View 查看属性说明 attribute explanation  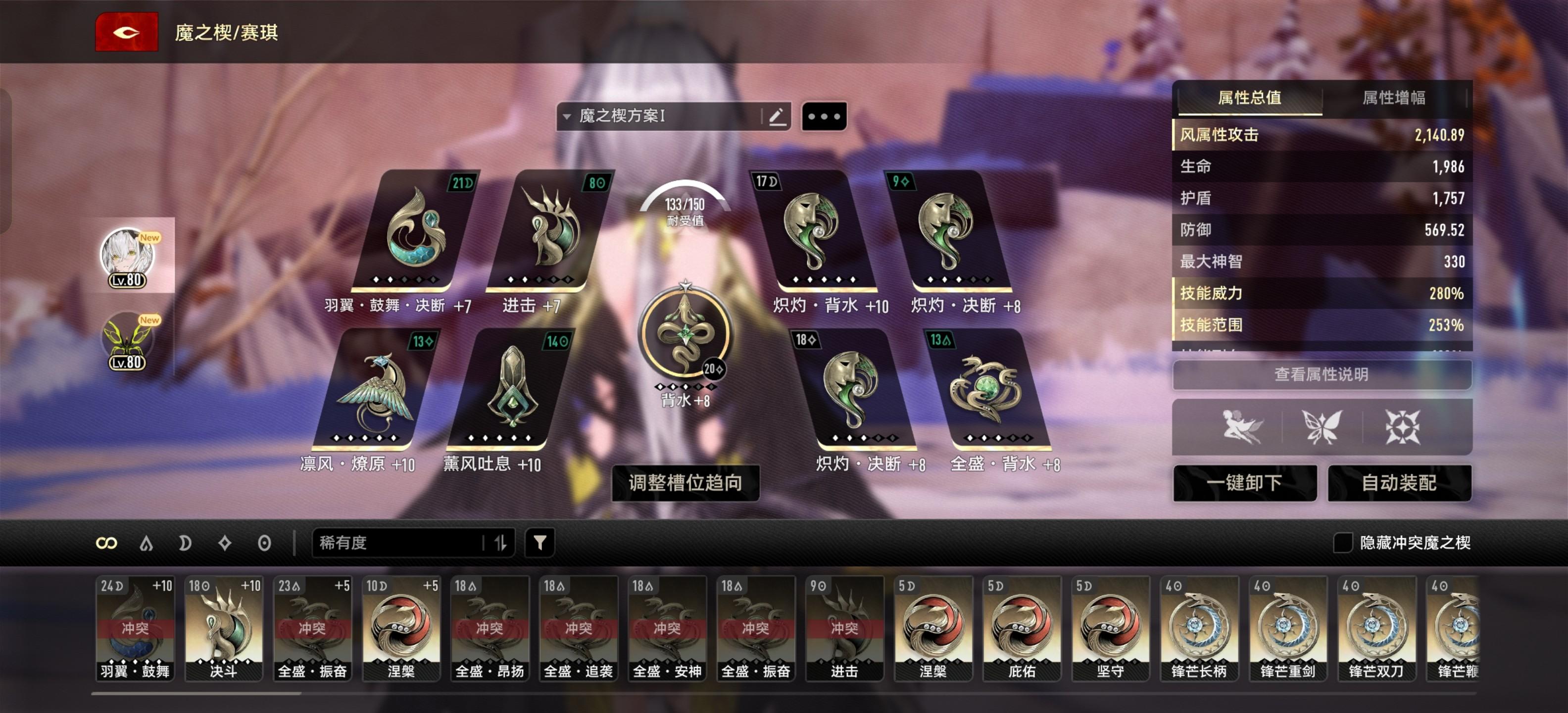[x=1321, y=374]
